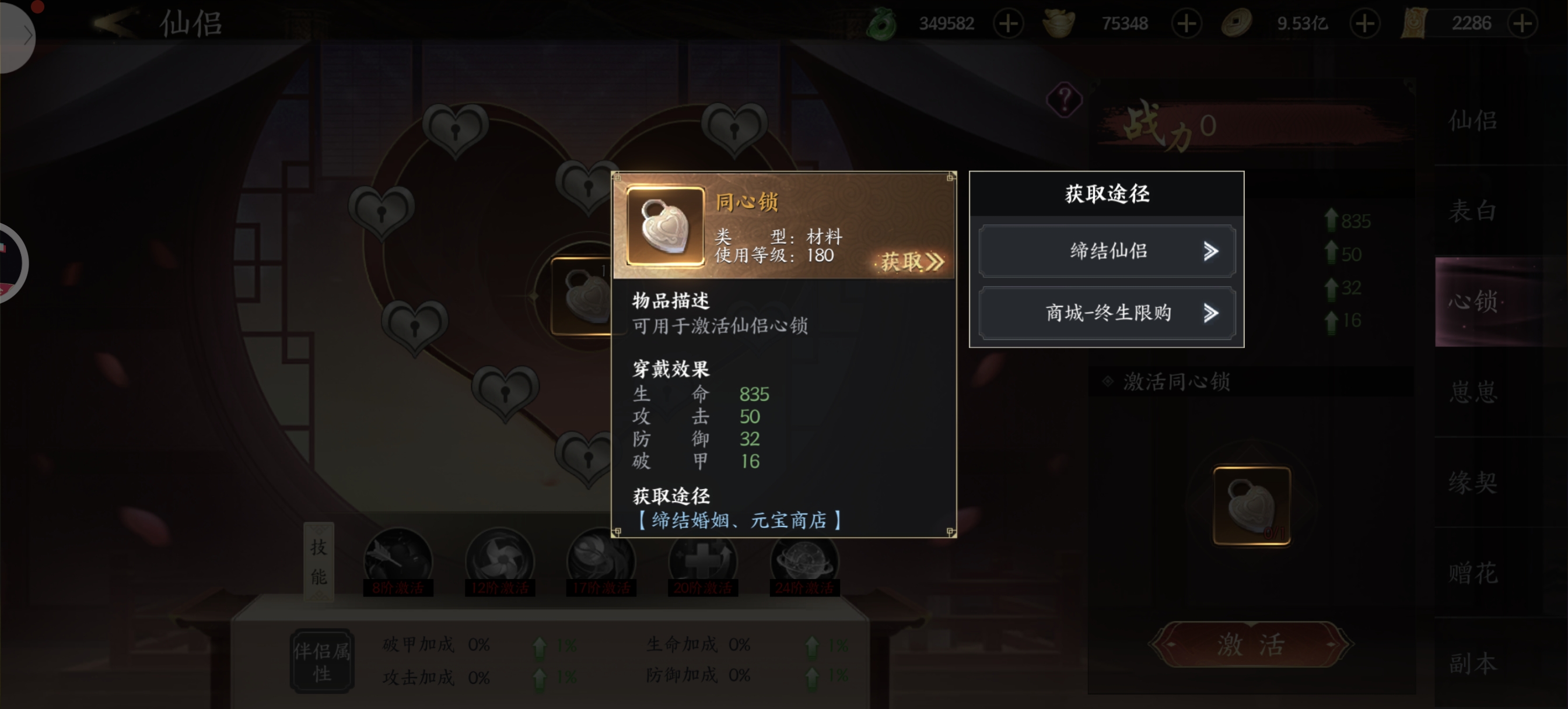Open the 商城-终生限购 shop route

click(1107, 314)
